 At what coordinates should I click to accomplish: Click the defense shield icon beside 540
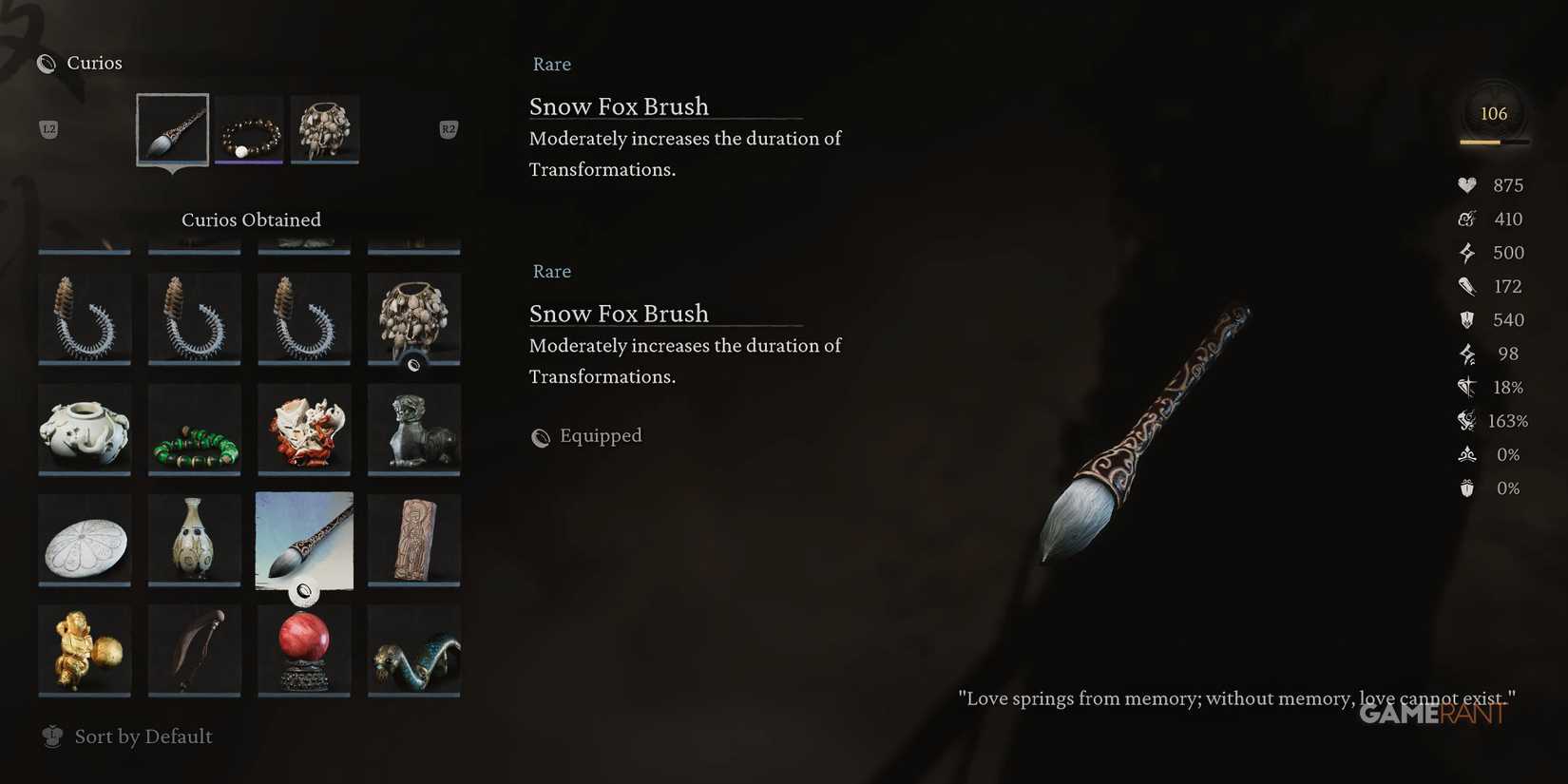tap(1466, 319)
